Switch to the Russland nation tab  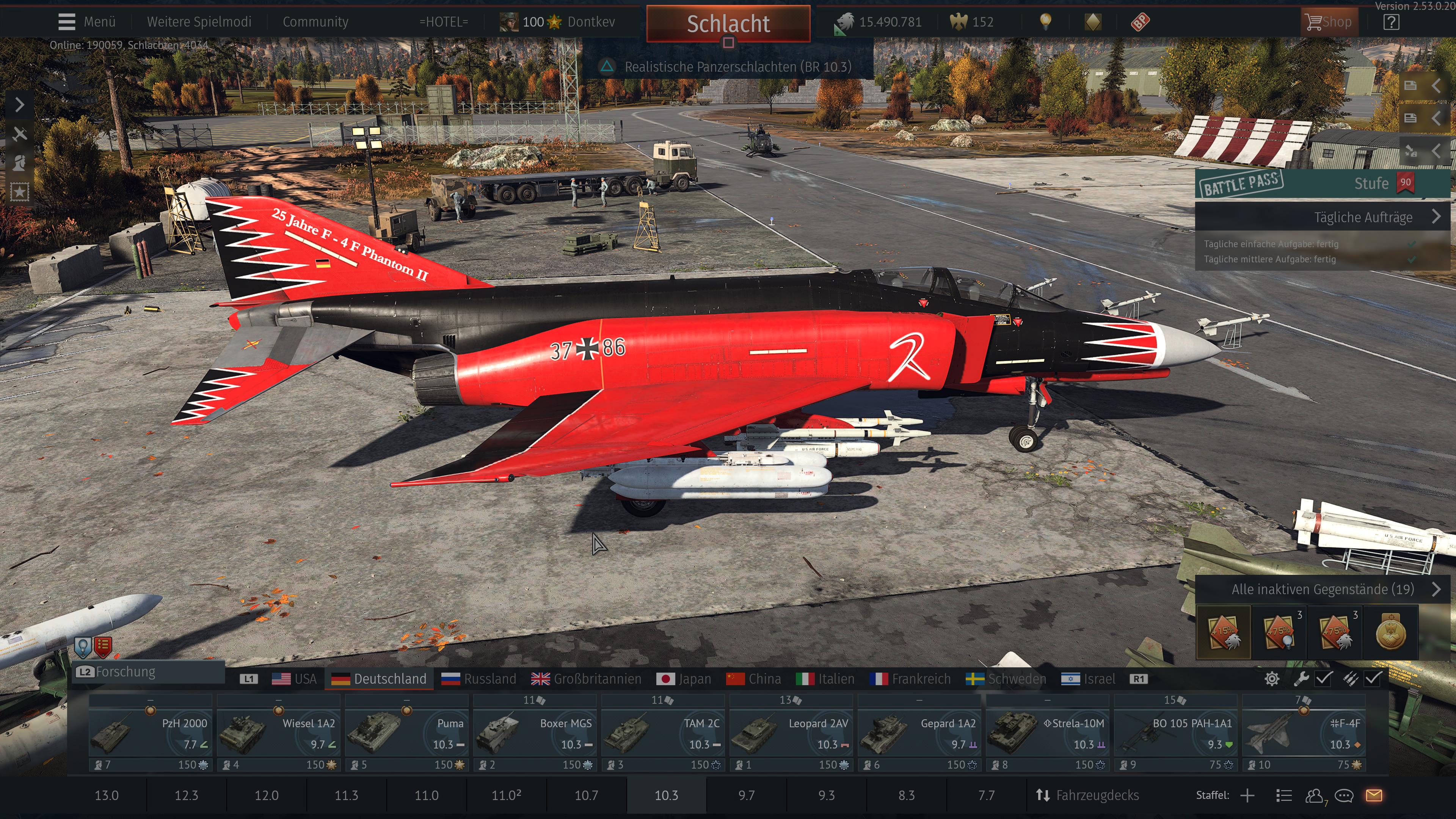pyautogui.click(x=479, y=679)
